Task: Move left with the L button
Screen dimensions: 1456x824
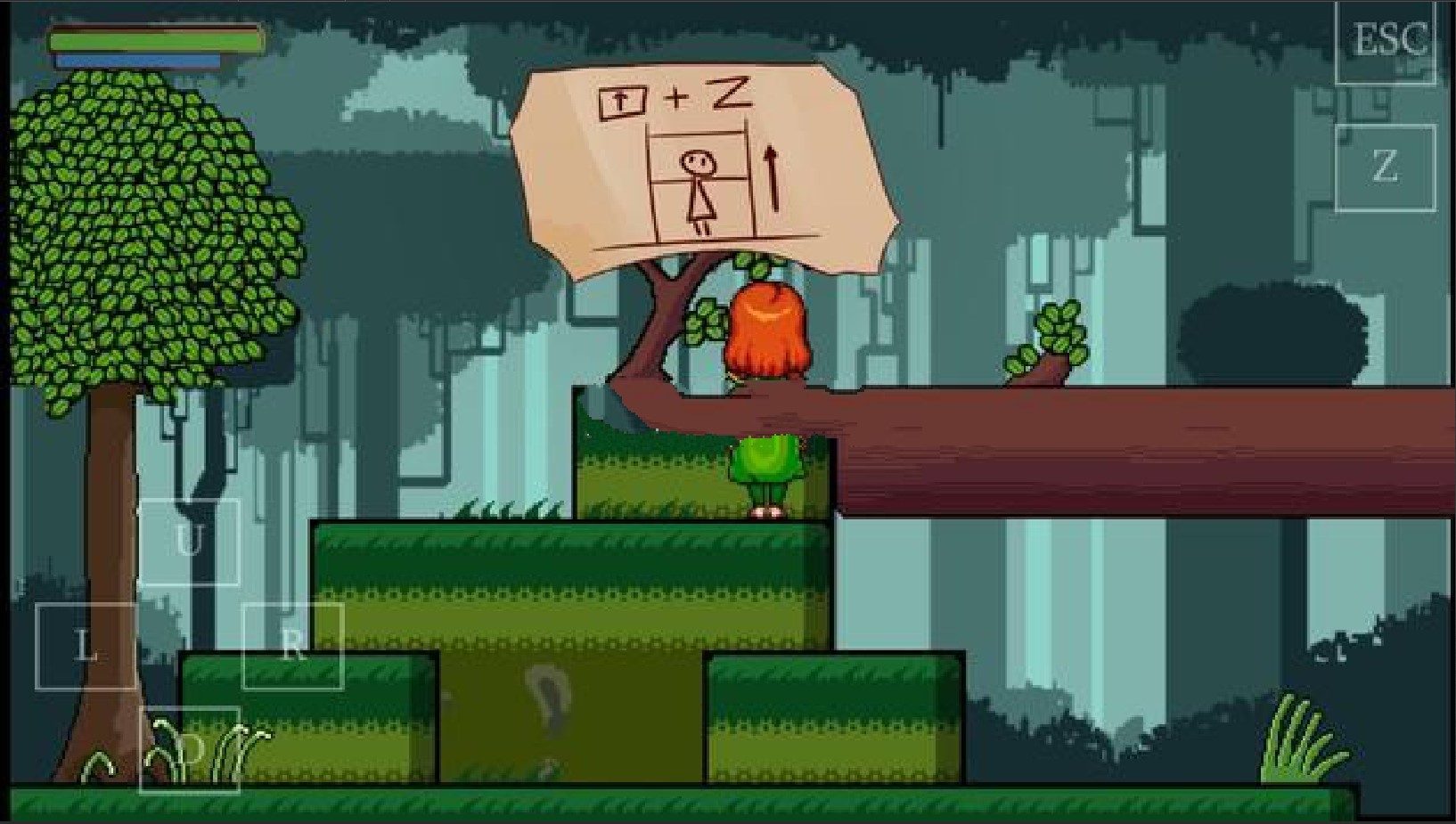Action: tap(86, 646)
